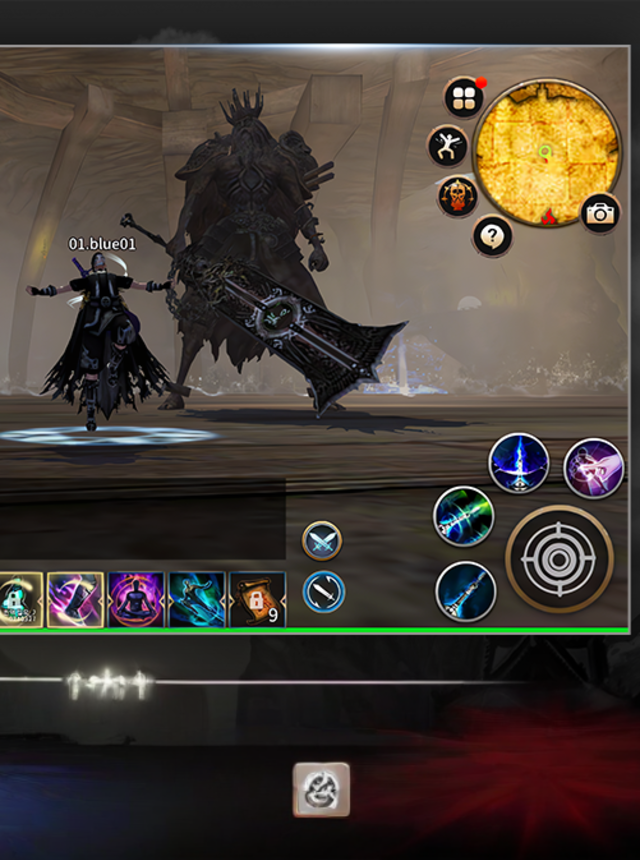Toggle the single sword button with blue ring

click(323, 591)
